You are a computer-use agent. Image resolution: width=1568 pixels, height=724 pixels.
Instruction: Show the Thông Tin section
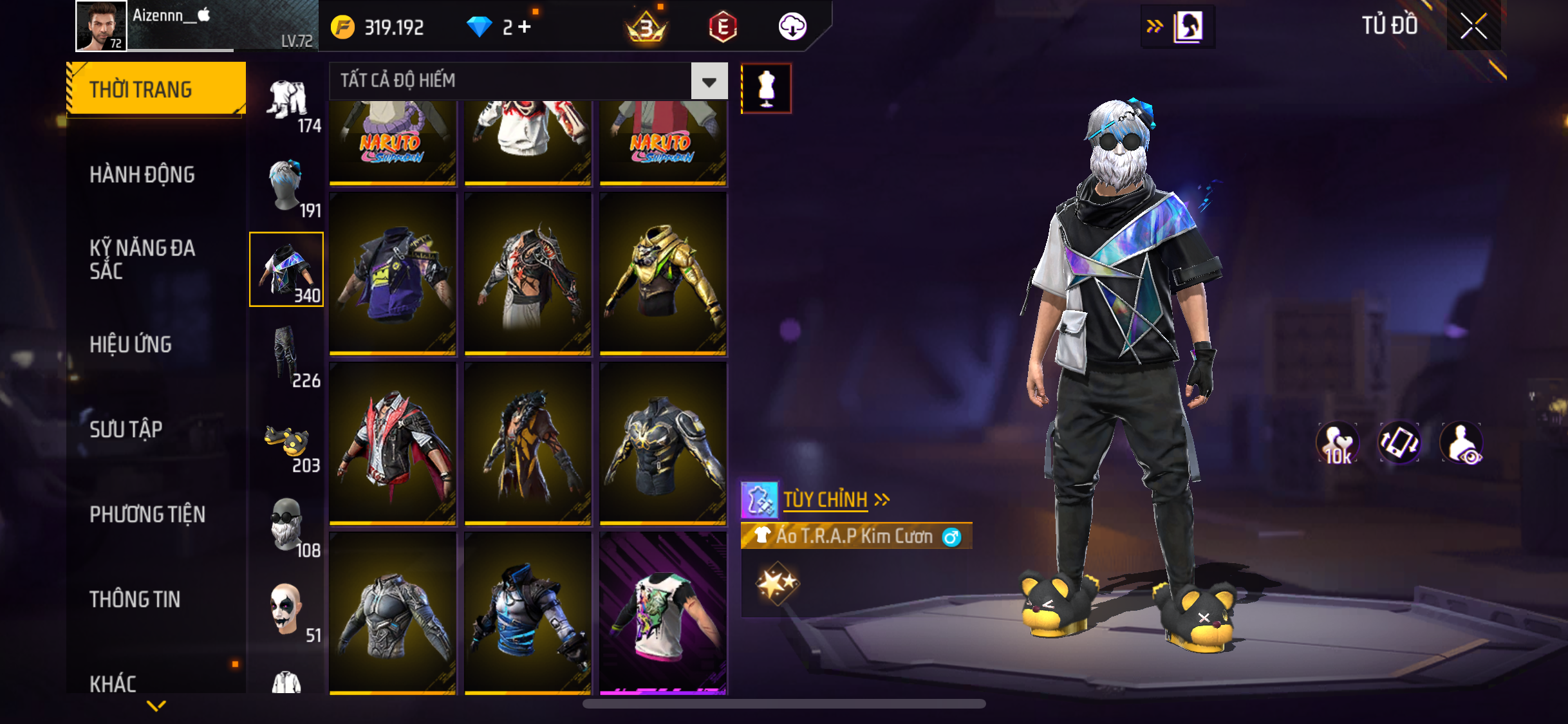[135, 599]
